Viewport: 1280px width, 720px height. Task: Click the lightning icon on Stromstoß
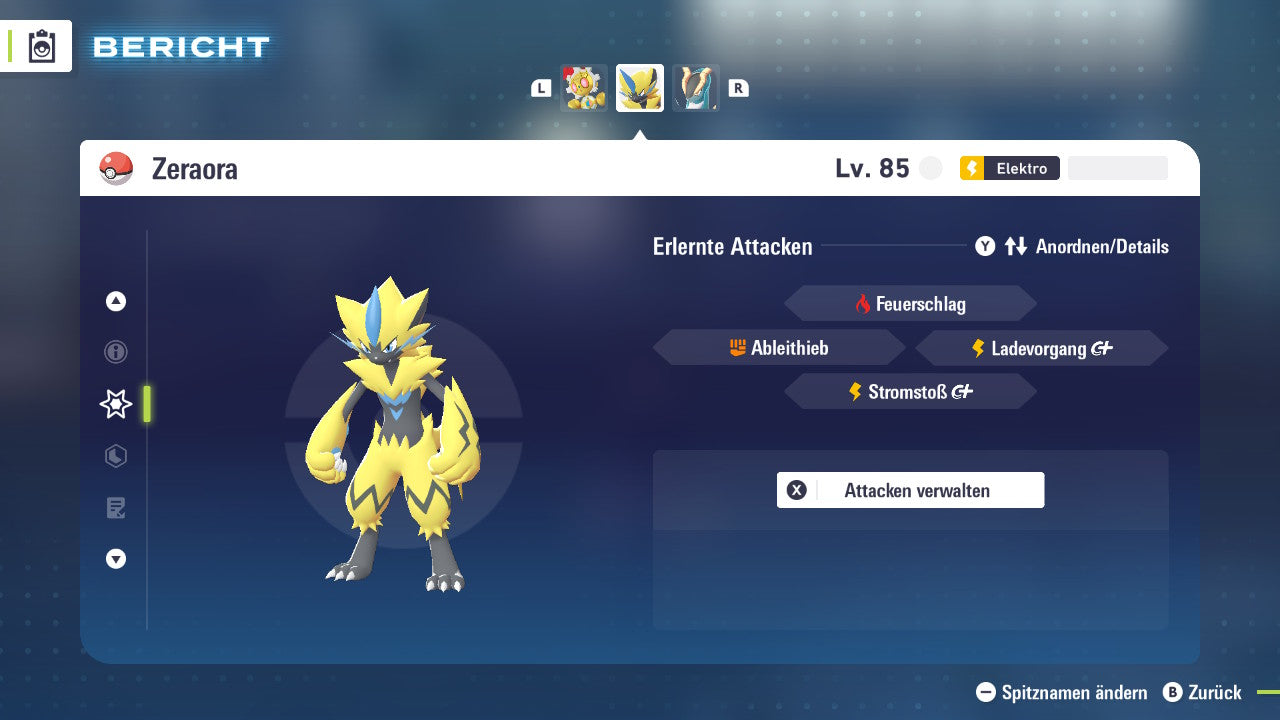[856, 391]
